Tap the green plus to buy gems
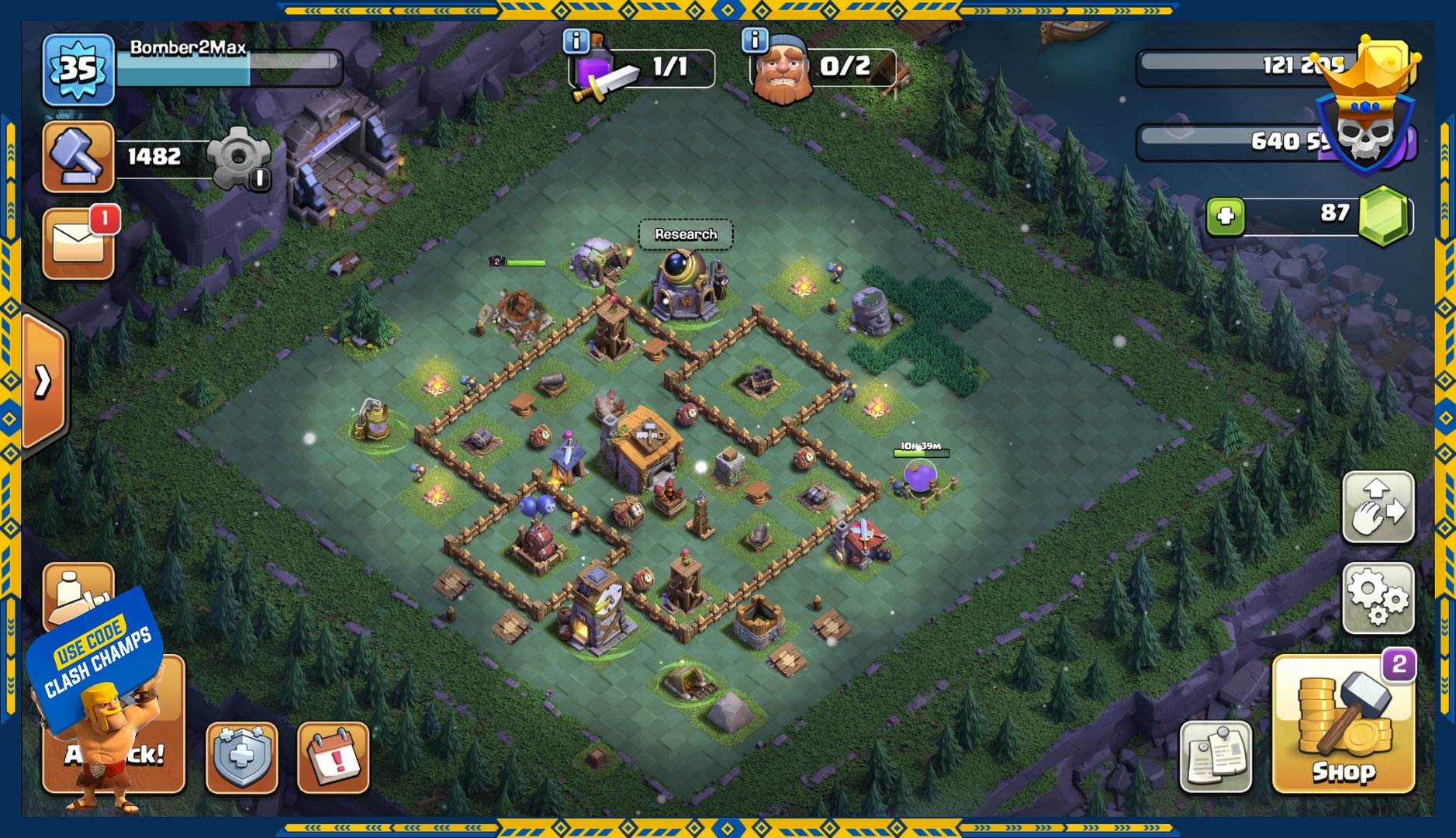Image resolution: width=1456 pixels, height=838 pixels. pyautogui.click(x=1226, y=215)
